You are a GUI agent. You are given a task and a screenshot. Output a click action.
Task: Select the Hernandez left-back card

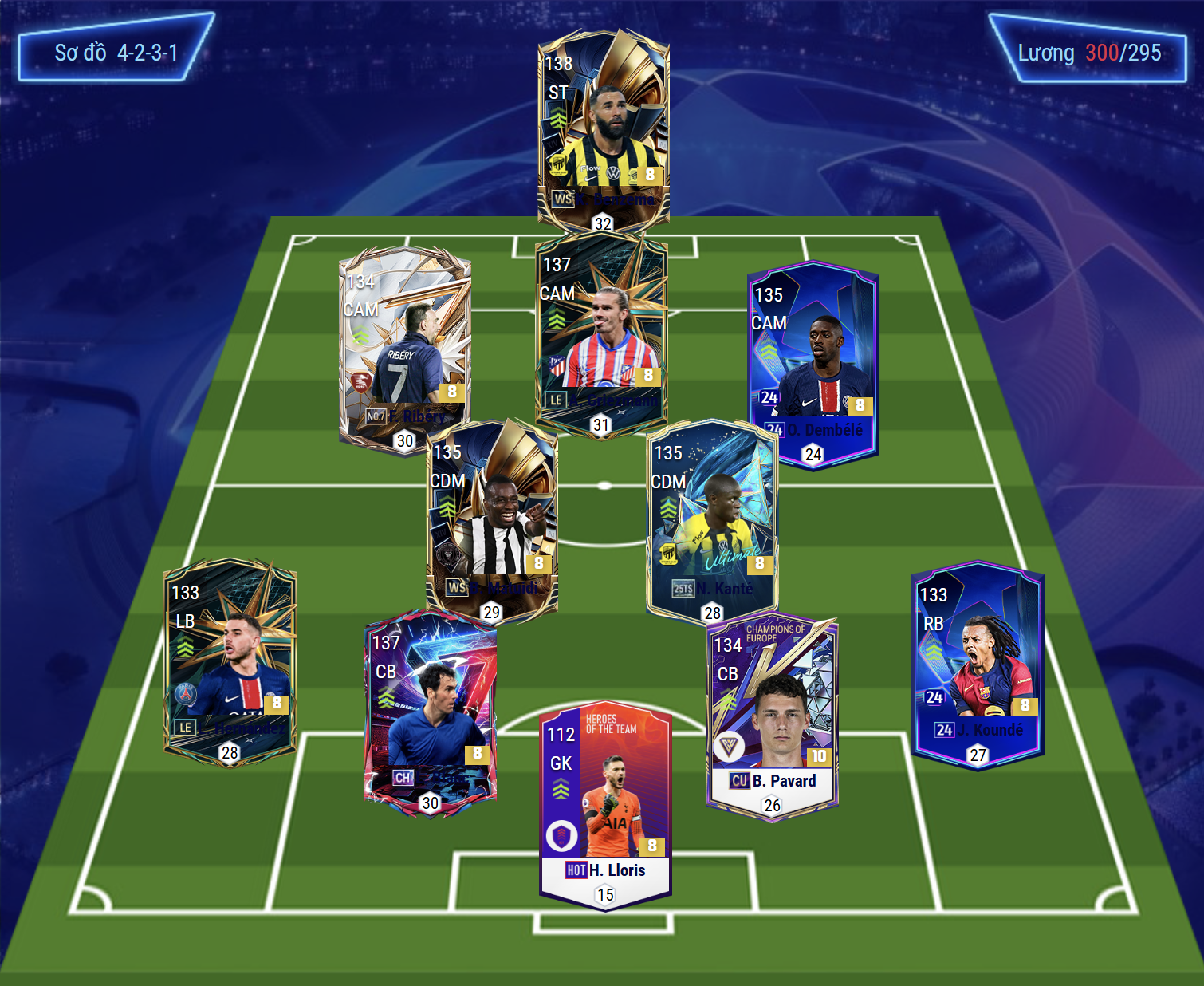[230, 662]
